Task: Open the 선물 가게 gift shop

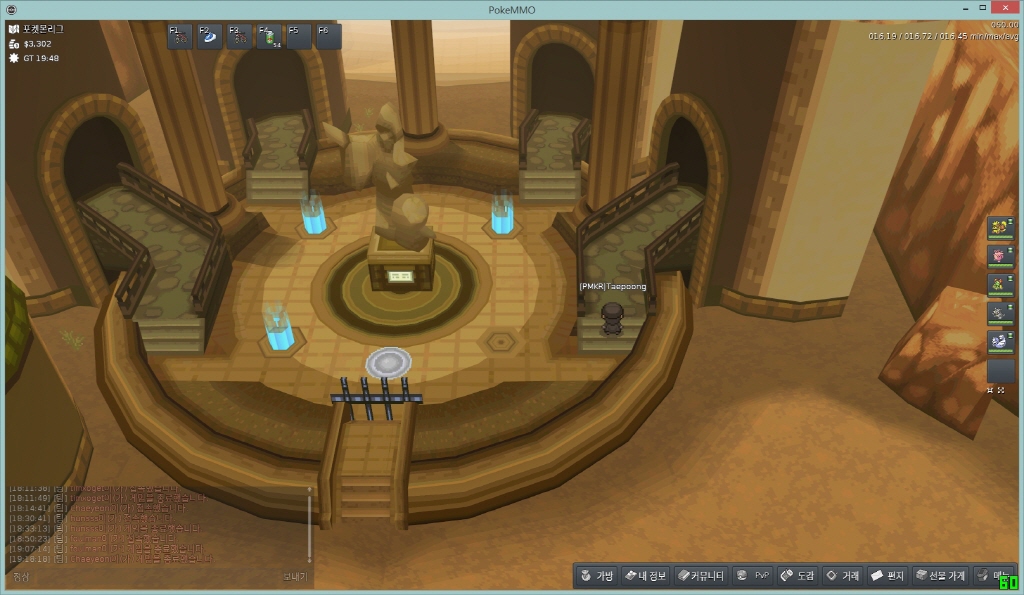Action: coord(941,576)
